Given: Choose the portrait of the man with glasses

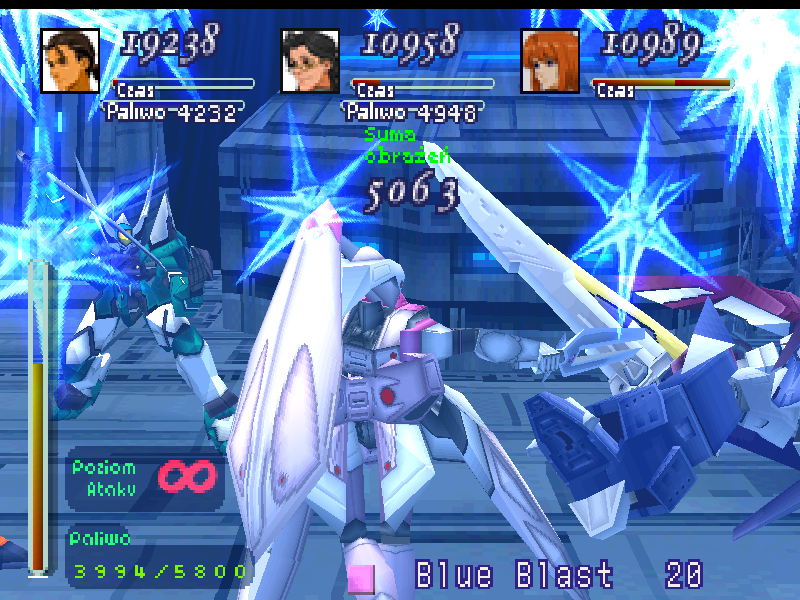Looking at the screenshot, I should 310,60.
